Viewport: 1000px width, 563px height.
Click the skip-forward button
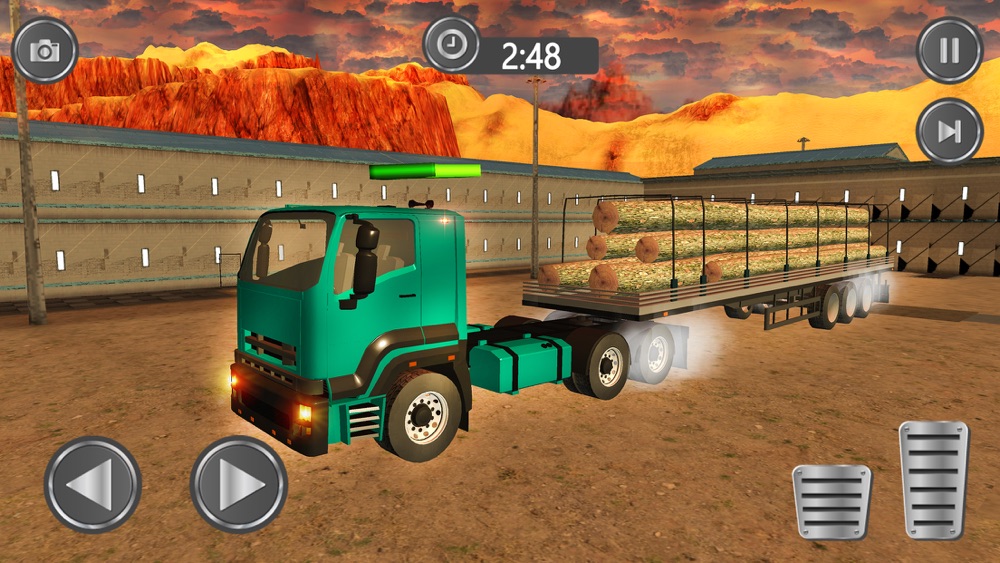949,131
